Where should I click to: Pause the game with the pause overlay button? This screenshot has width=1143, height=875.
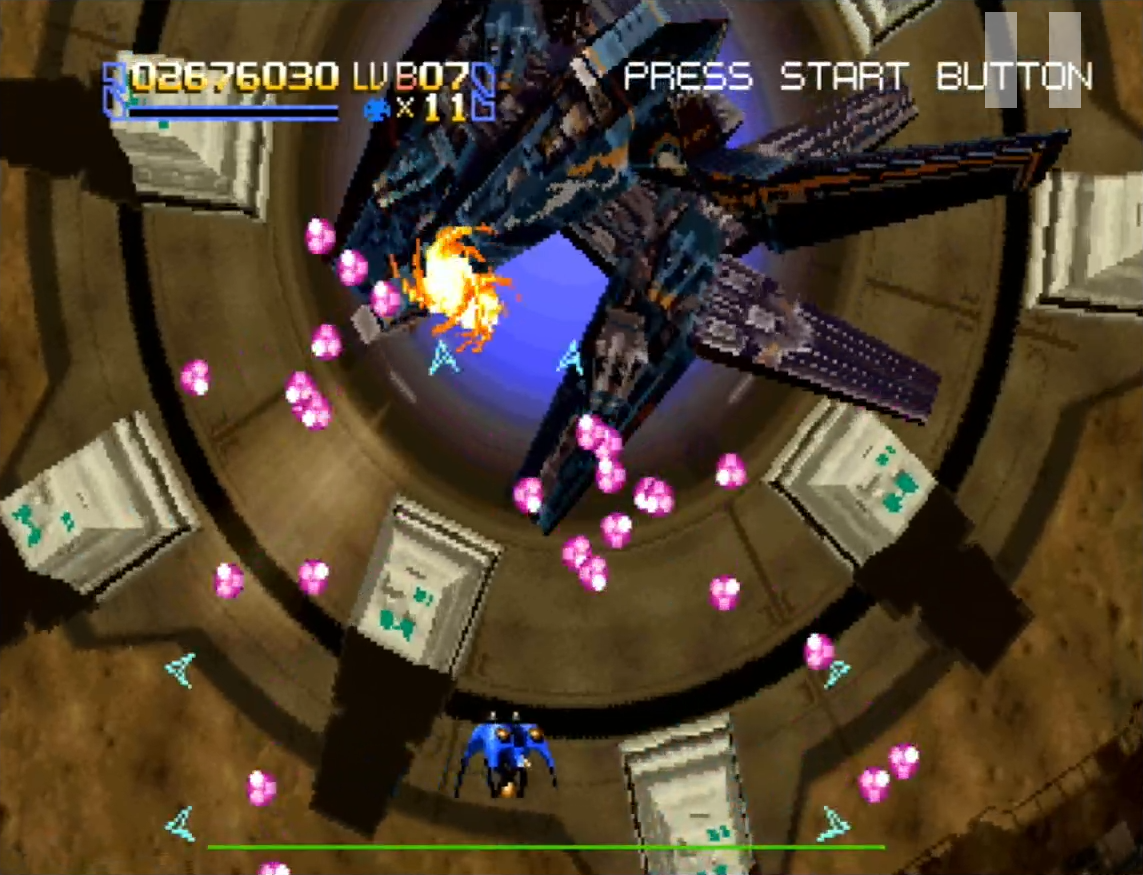tap(1032, 60)
